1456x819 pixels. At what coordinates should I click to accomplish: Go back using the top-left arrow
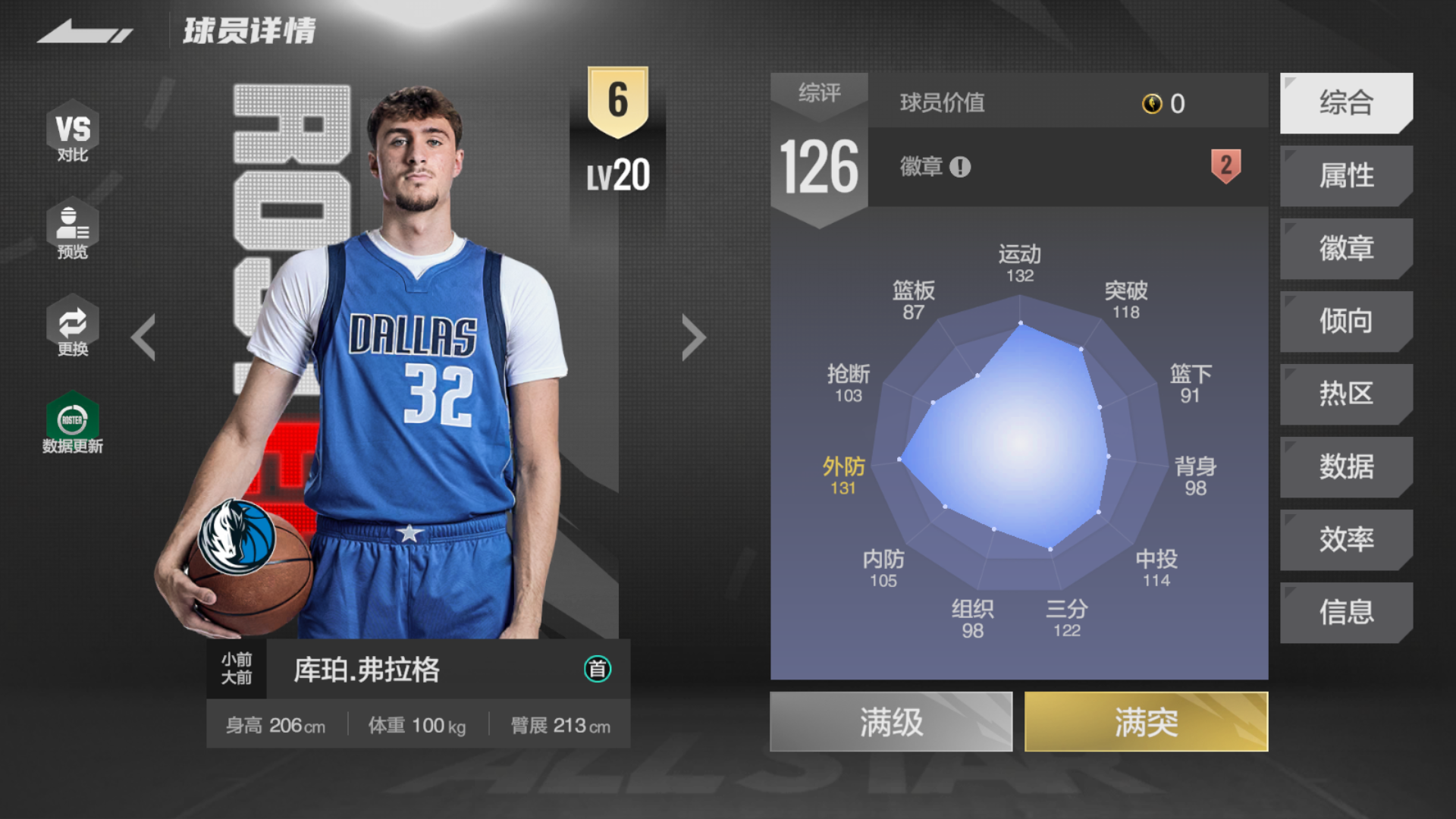[x=84, y=32]
